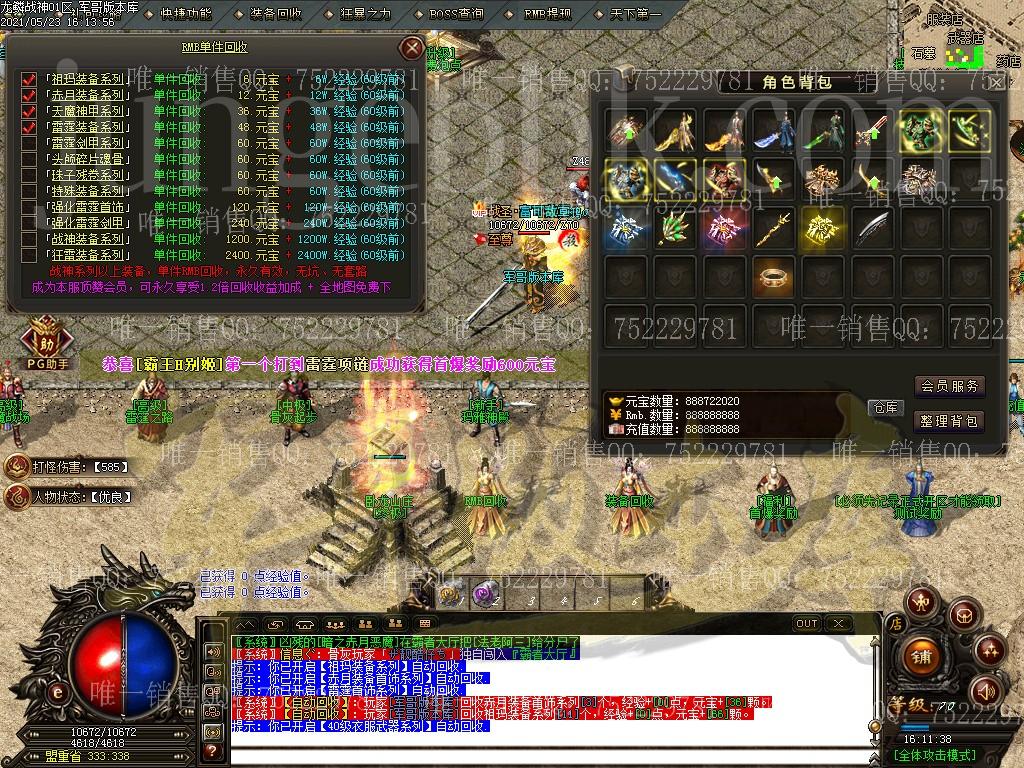Click the chat panel OUT button
Screen dimensions: 1024x768
click(806, 623)
